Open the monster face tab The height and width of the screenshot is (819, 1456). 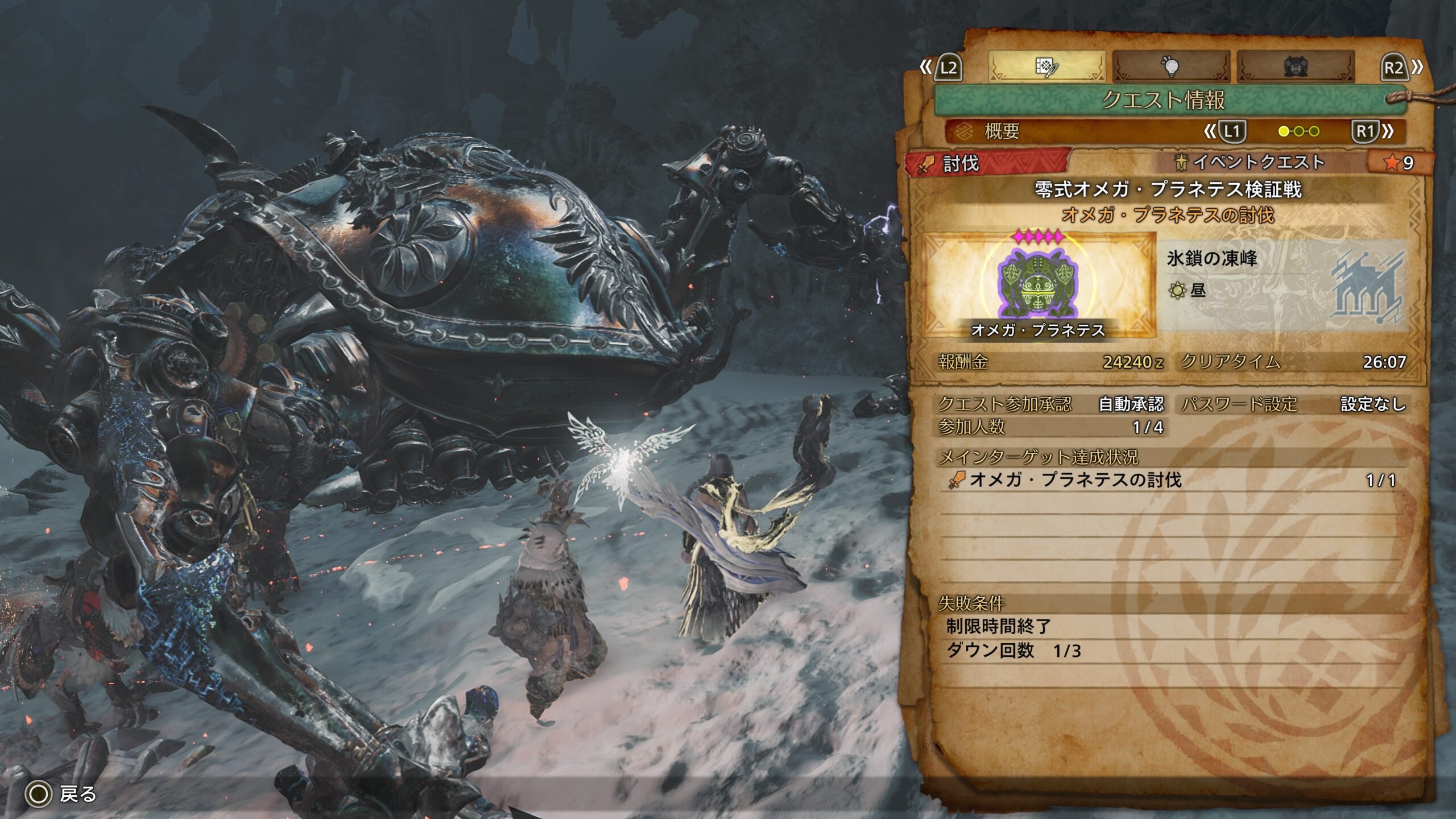[1295, 67]
